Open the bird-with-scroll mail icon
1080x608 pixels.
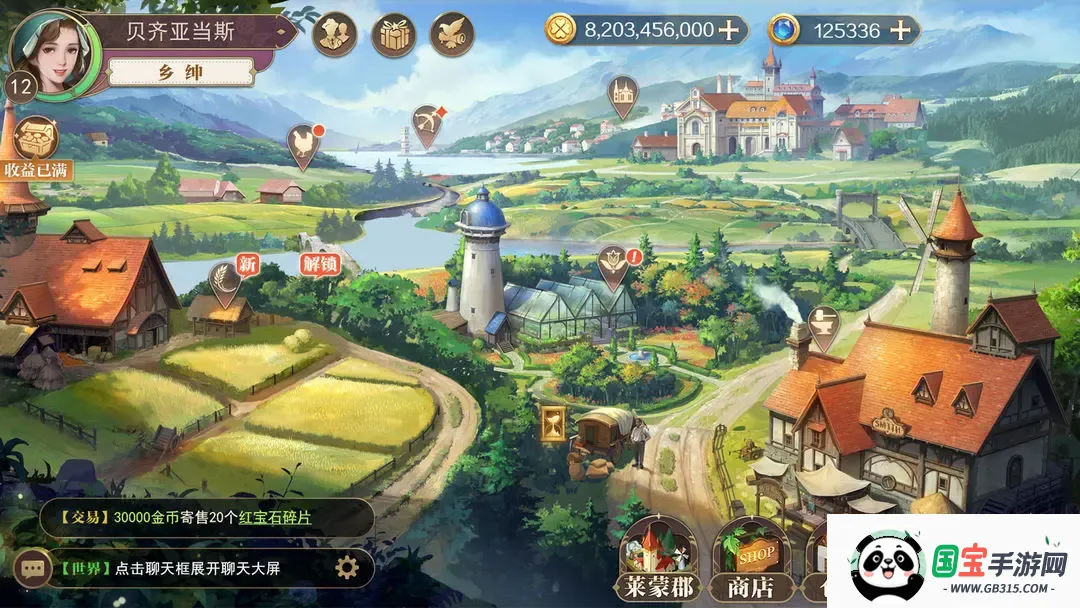[452, 34]
